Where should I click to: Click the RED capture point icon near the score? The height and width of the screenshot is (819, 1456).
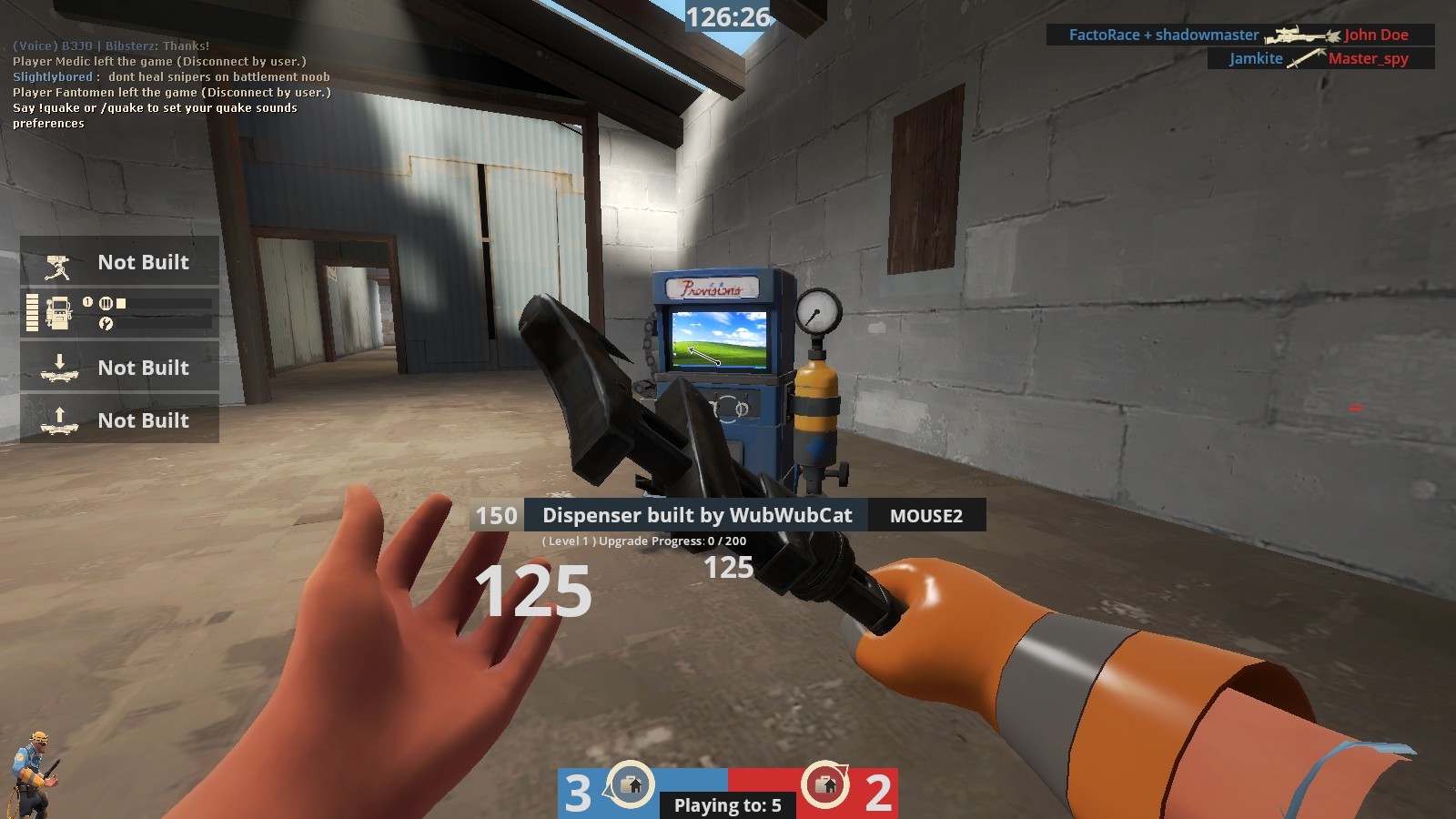tap(827, 784)
